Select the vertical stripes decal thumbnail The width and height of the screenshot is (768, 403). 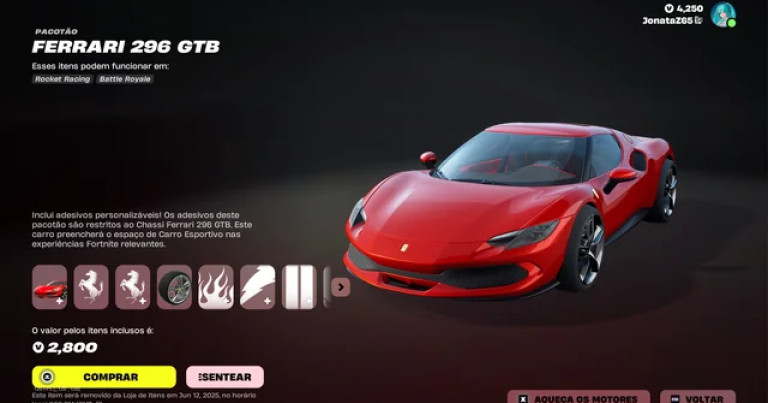click(x=298, y=287)
